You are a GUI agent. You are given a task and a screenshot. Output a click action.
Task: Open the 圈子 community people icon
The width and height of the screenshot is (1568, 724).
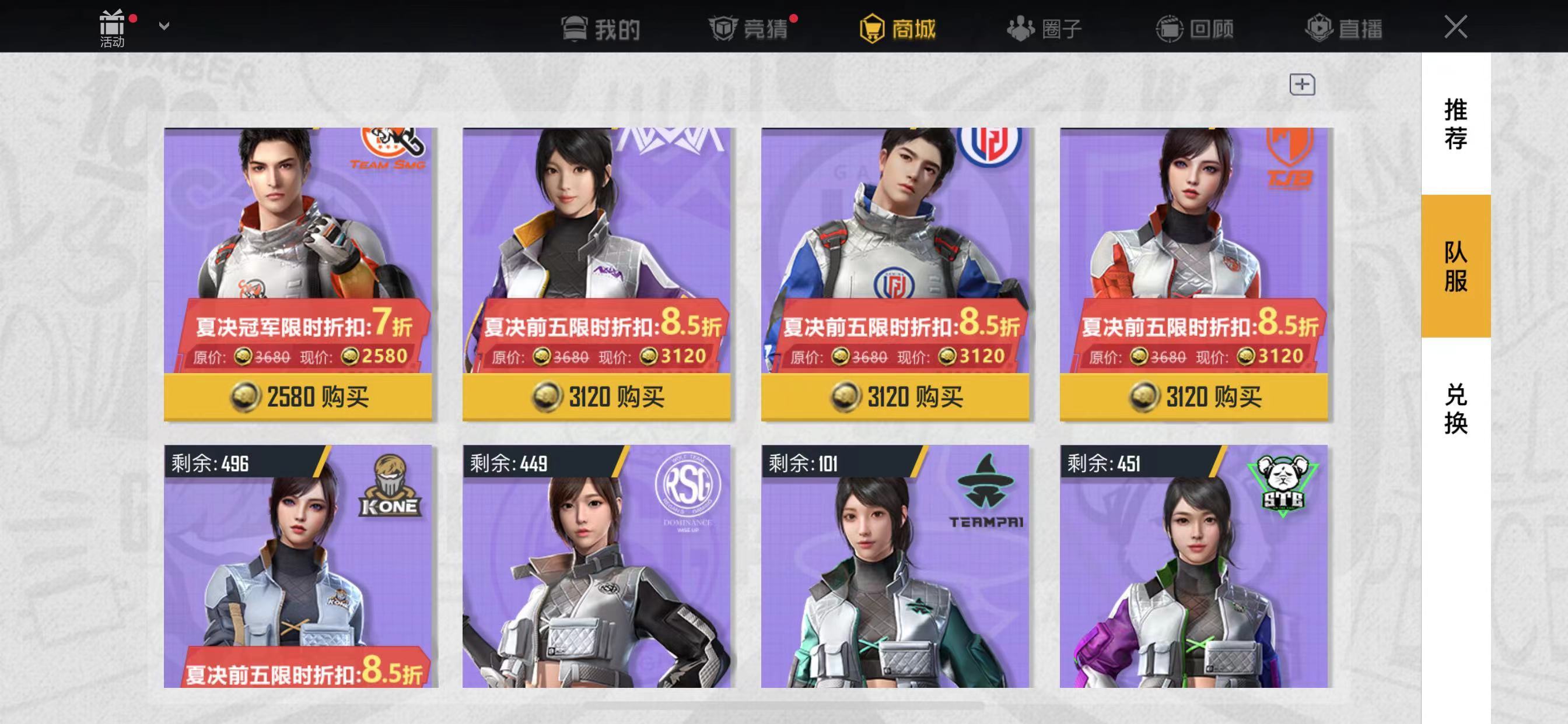[1021, 29]
